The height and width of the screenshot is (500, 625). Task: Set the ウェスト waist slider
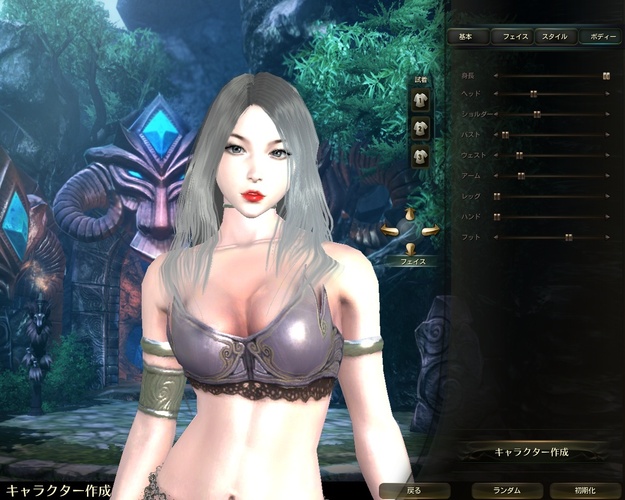pyautogui.click(x=519, y=155)
